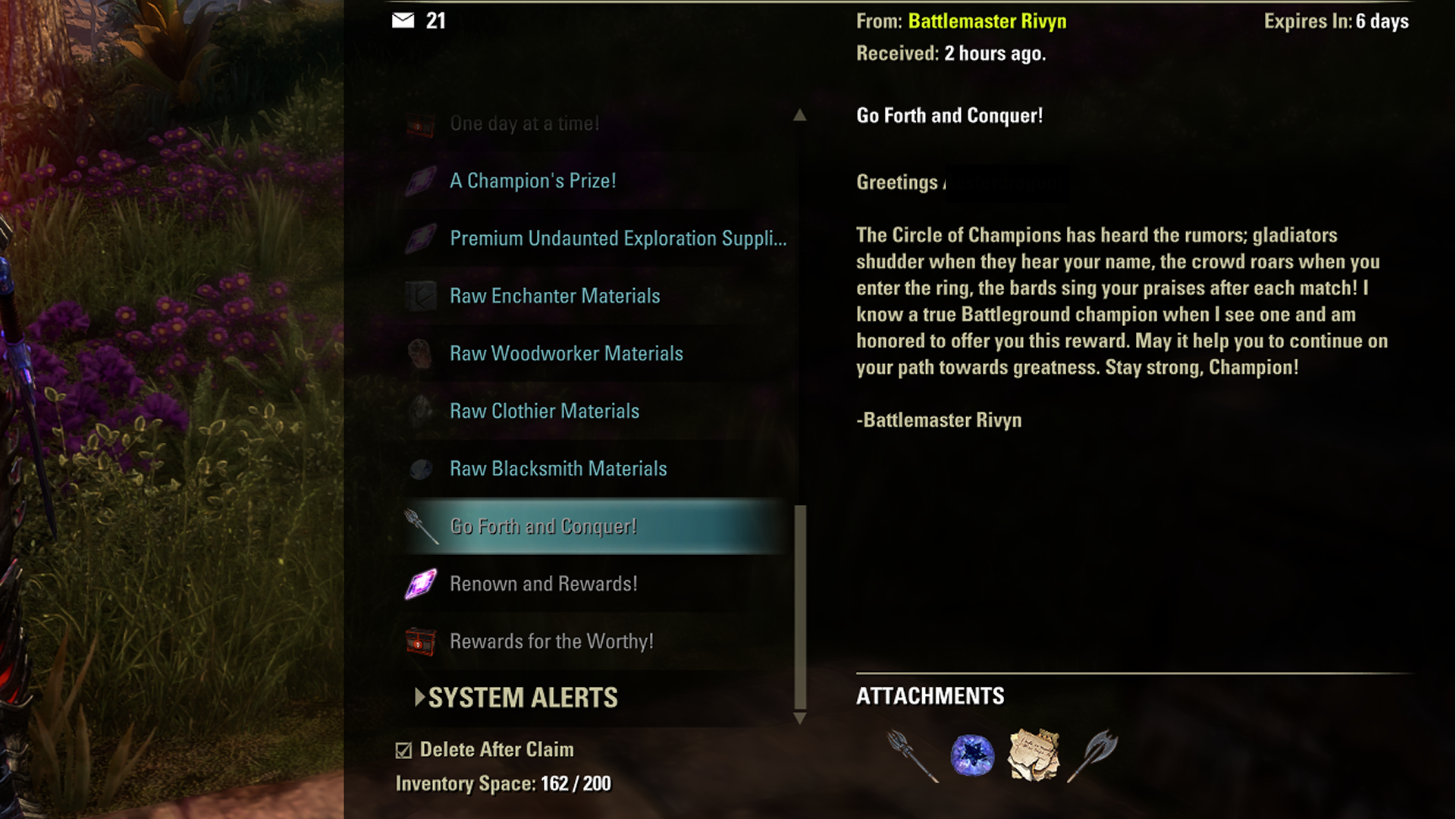Click the mail envelope icon showing 21

[401, 21]
